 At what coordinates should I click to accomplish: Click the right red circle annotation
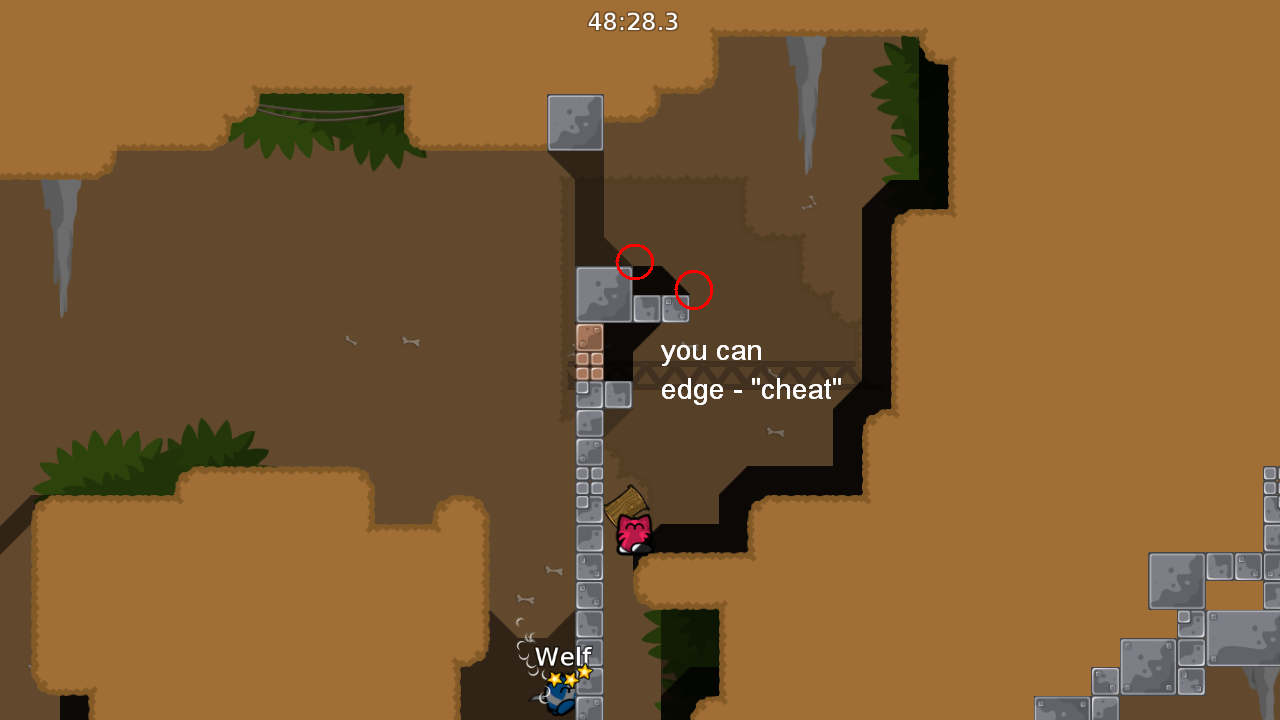(x=694, y=289)
